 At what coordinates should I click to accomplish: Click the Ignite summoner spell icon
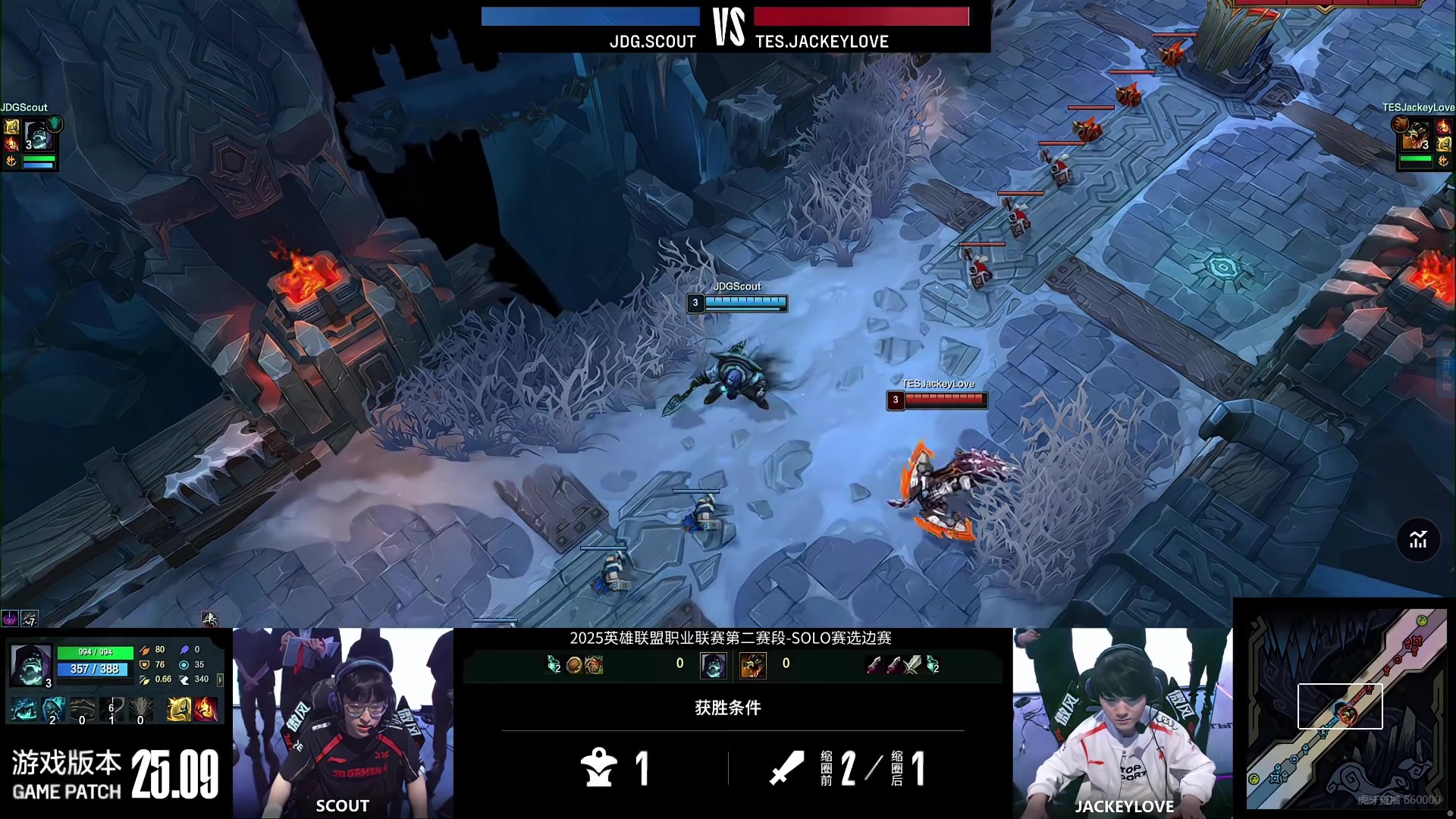206,710
